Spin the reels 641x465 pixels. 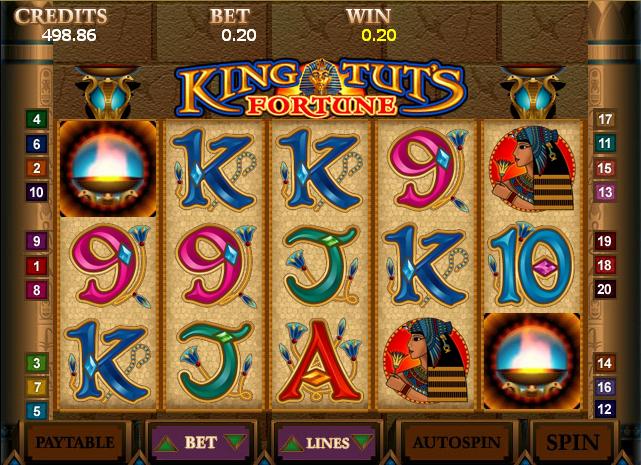click(x=573, y=441)
